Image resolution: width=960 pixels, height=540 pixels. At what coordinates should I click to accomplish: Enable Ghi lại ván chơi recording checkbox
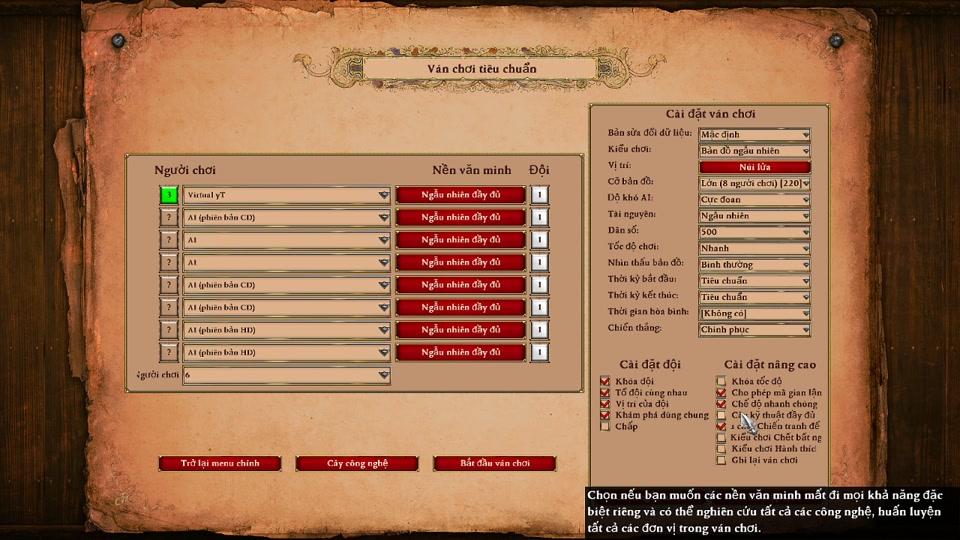pyautogui.click(x=721, y=460)
